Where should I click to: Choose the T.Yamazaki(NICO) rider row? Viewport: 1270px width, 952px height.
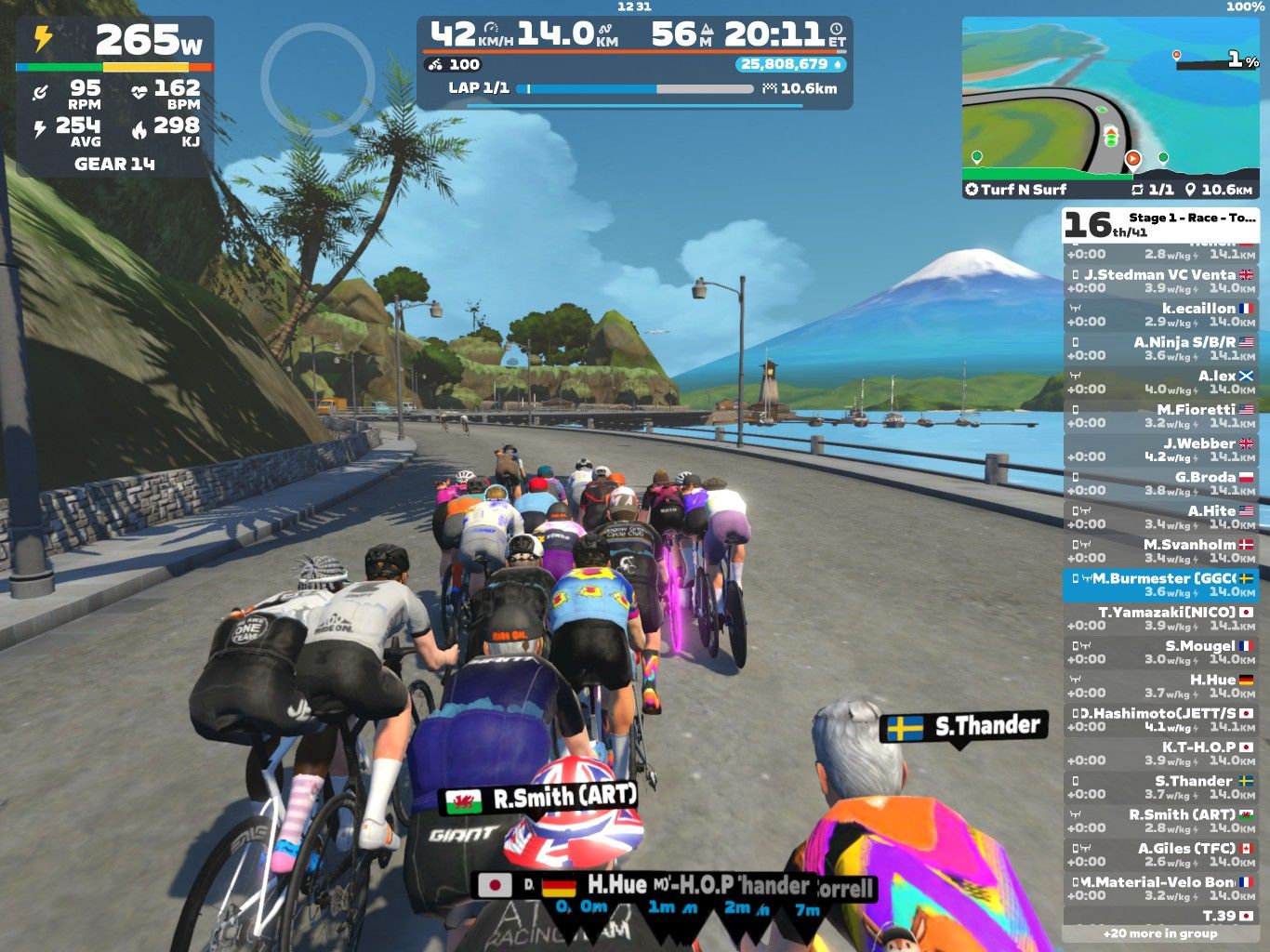pos(1160,618)
